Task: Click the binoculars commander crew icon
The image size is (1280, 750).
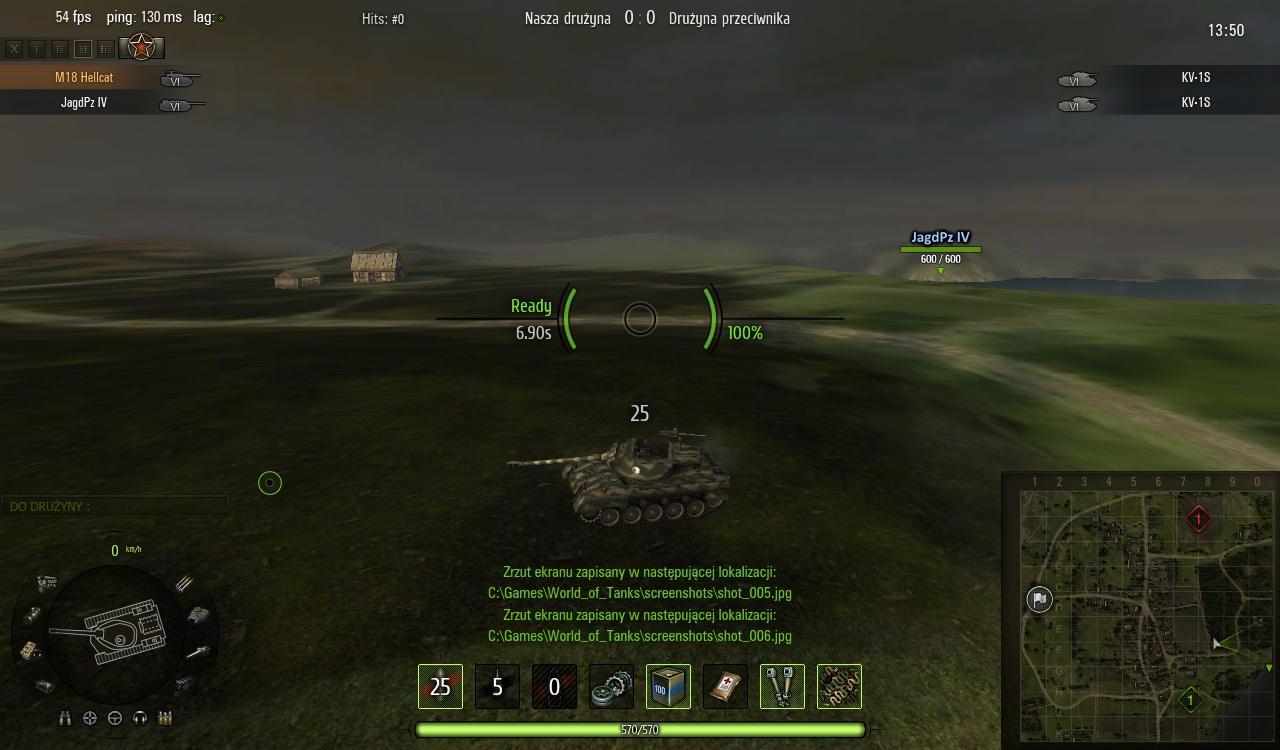Action: pos(66,718)
